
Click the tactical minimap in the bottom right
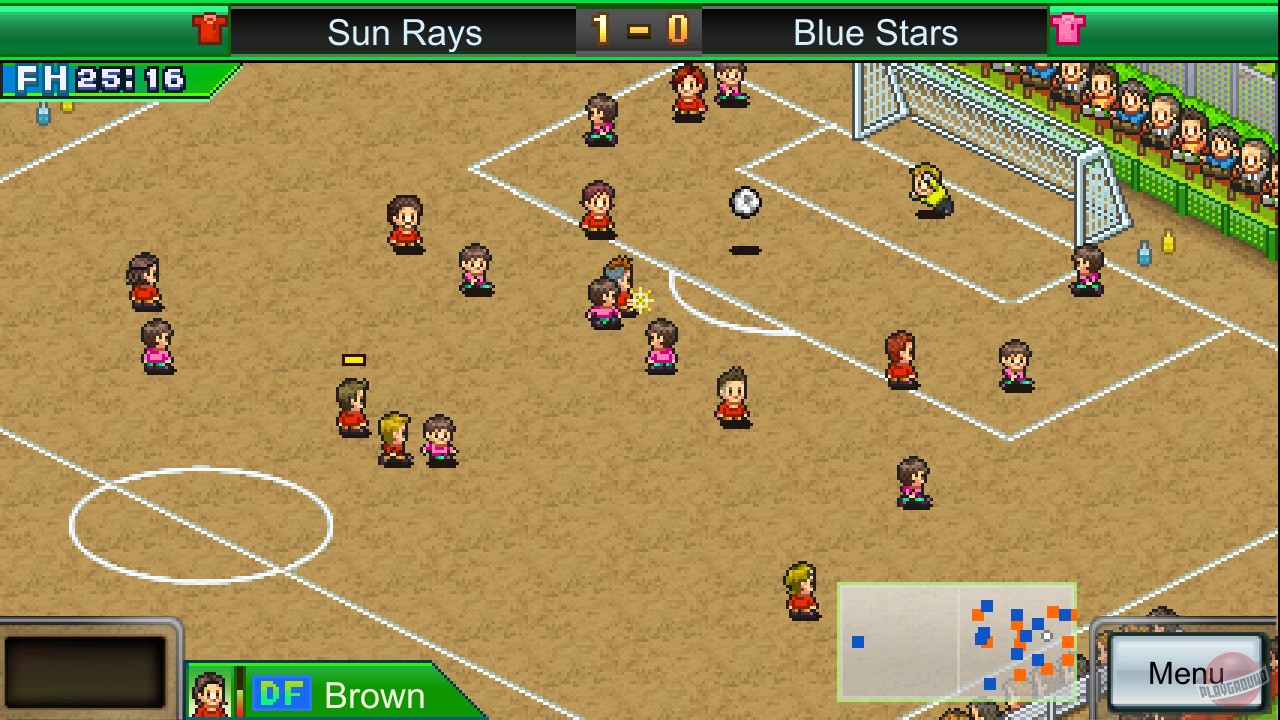(957, 638)
